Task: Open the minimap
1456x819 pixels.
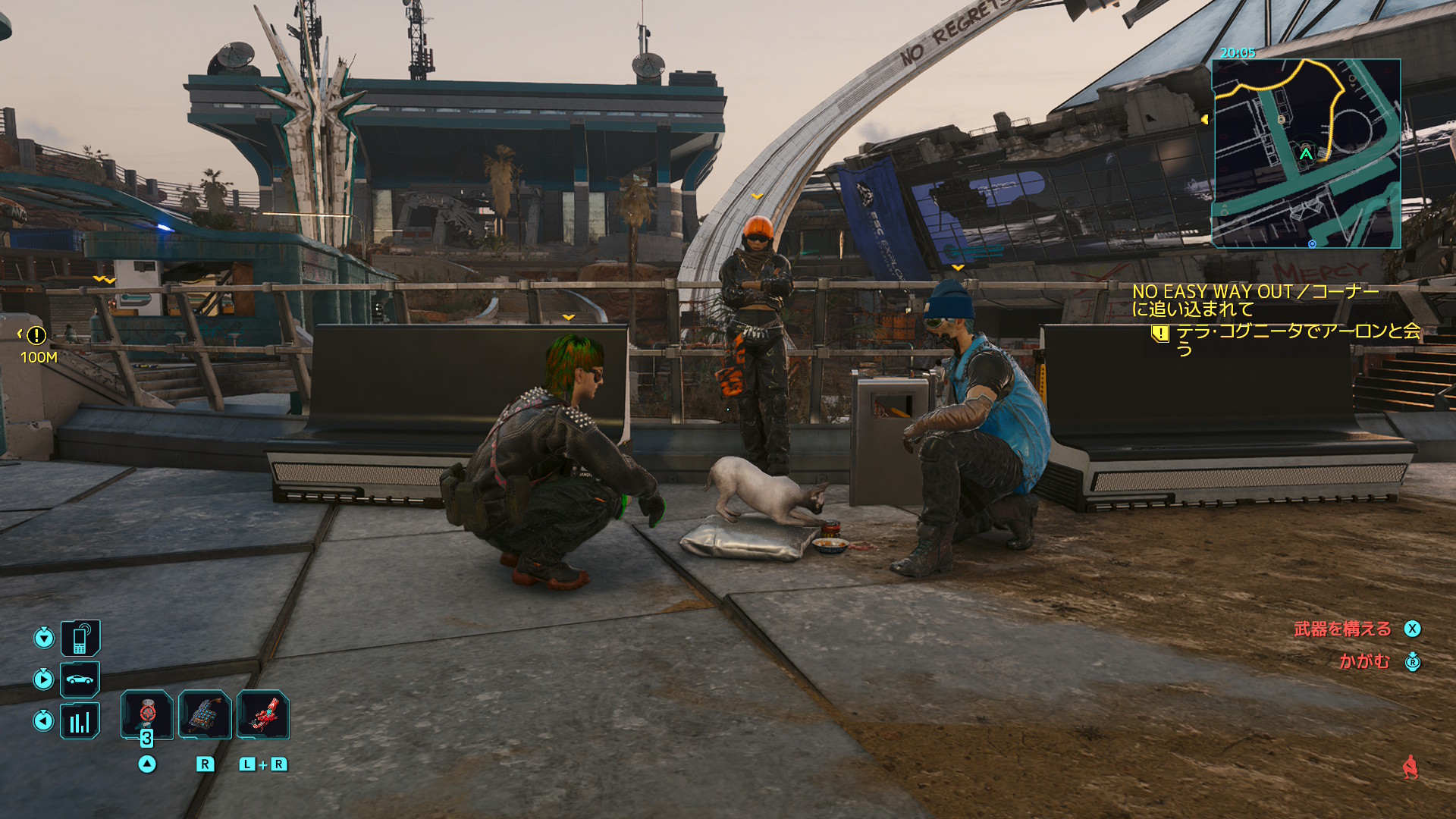Action: pos(1306,153)
